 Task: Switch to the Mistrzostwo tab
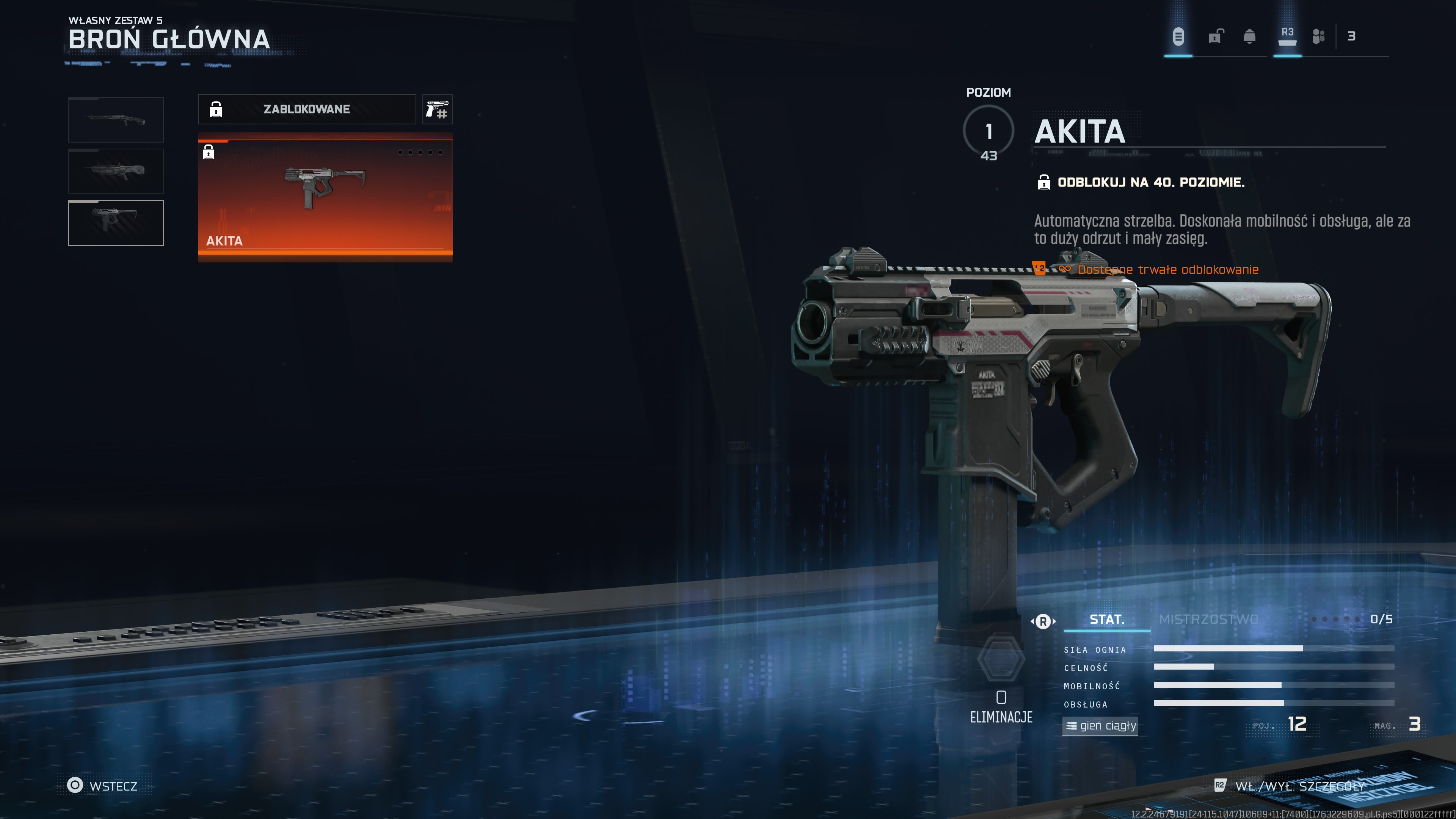[1208, 620]
